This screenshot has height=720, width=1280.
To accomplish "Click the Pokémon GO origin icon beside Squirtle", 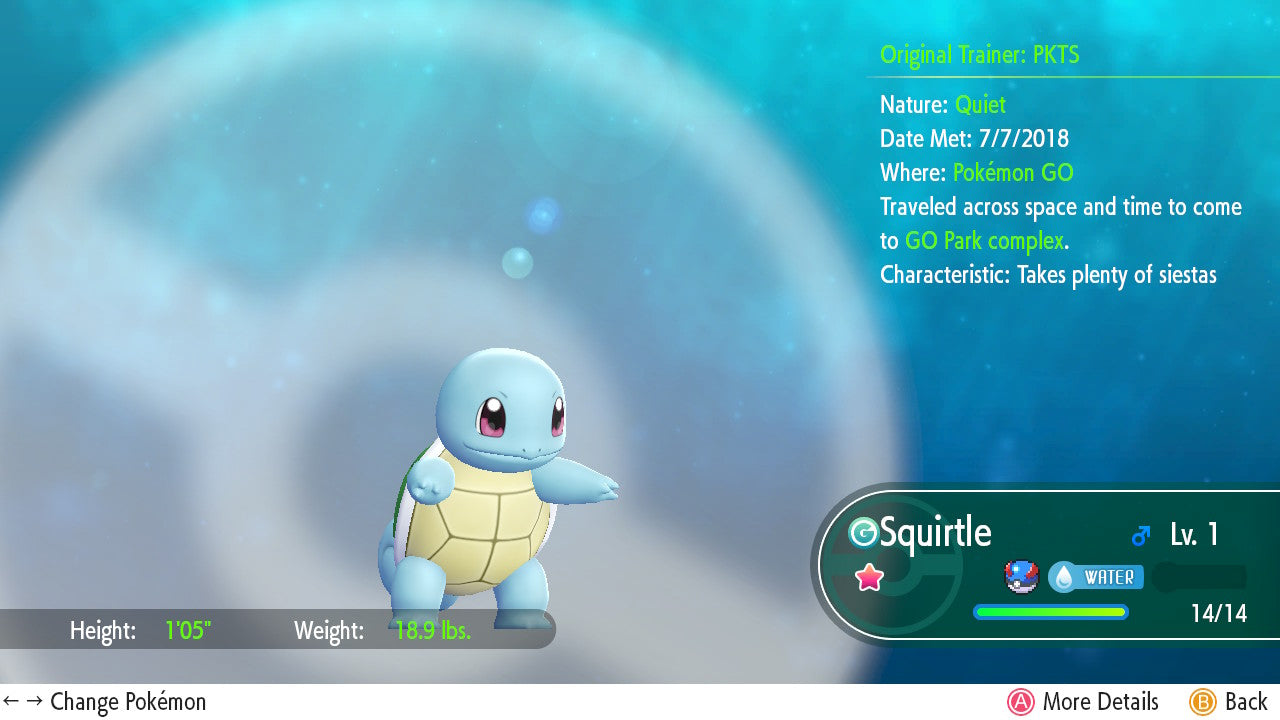I will click(x=862, y=533).
